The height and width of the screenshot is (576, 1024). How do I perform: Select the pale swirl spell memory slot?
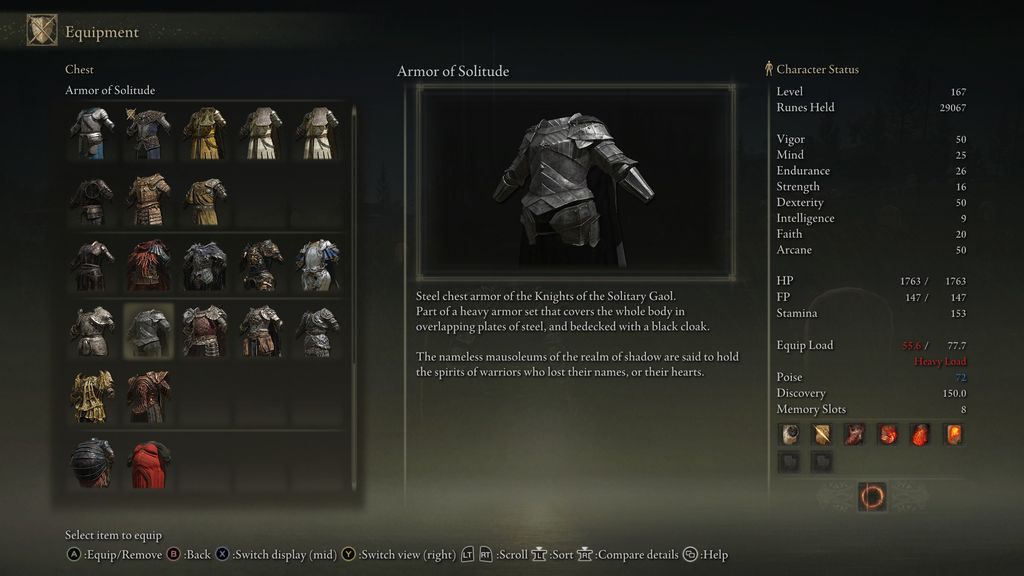[789, 434]
